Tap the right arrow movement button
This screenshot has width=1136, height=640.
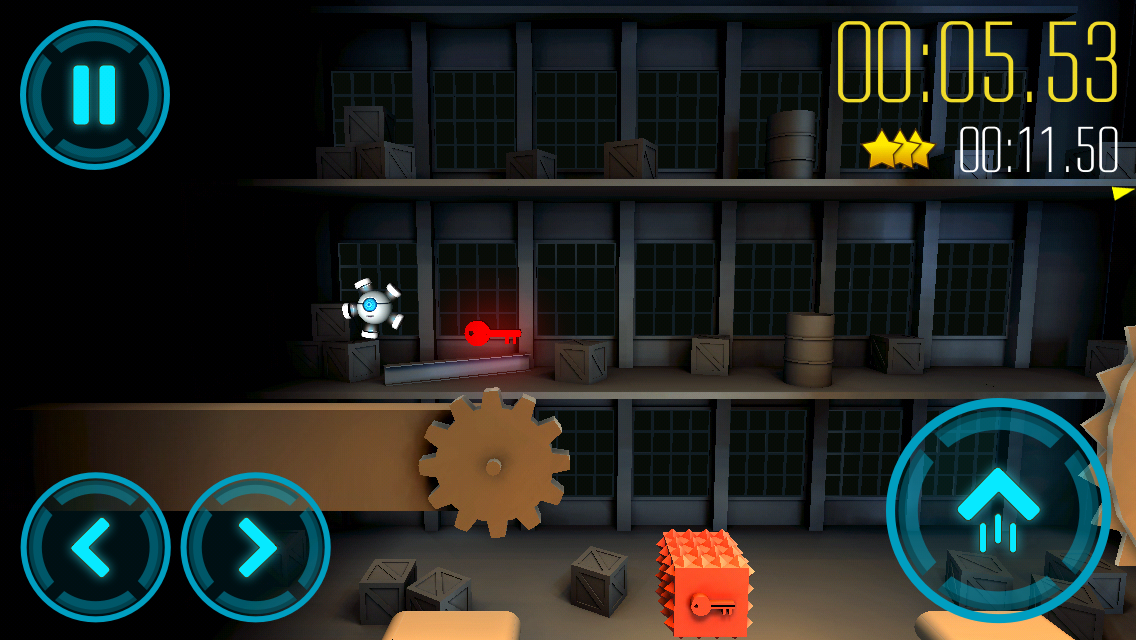coord(256,547)
